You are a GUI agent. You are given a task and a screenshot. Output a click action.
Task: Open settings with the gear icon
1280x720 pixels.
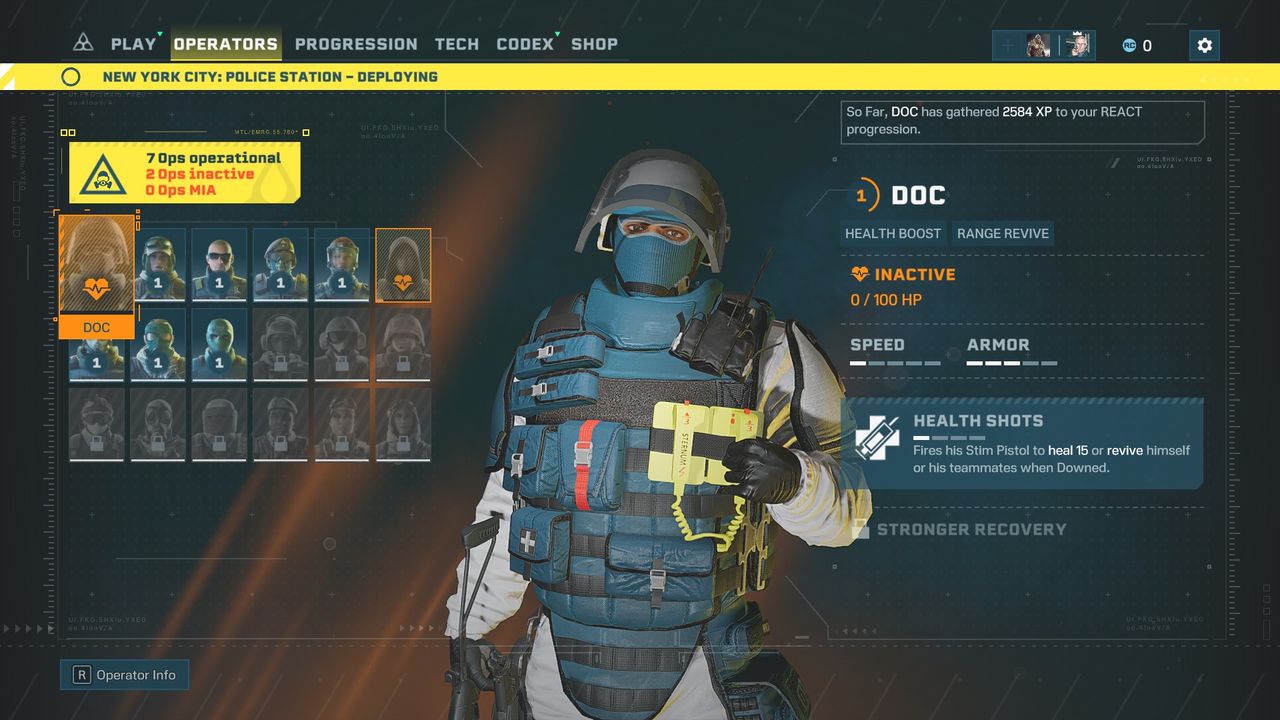(1204, 45)
